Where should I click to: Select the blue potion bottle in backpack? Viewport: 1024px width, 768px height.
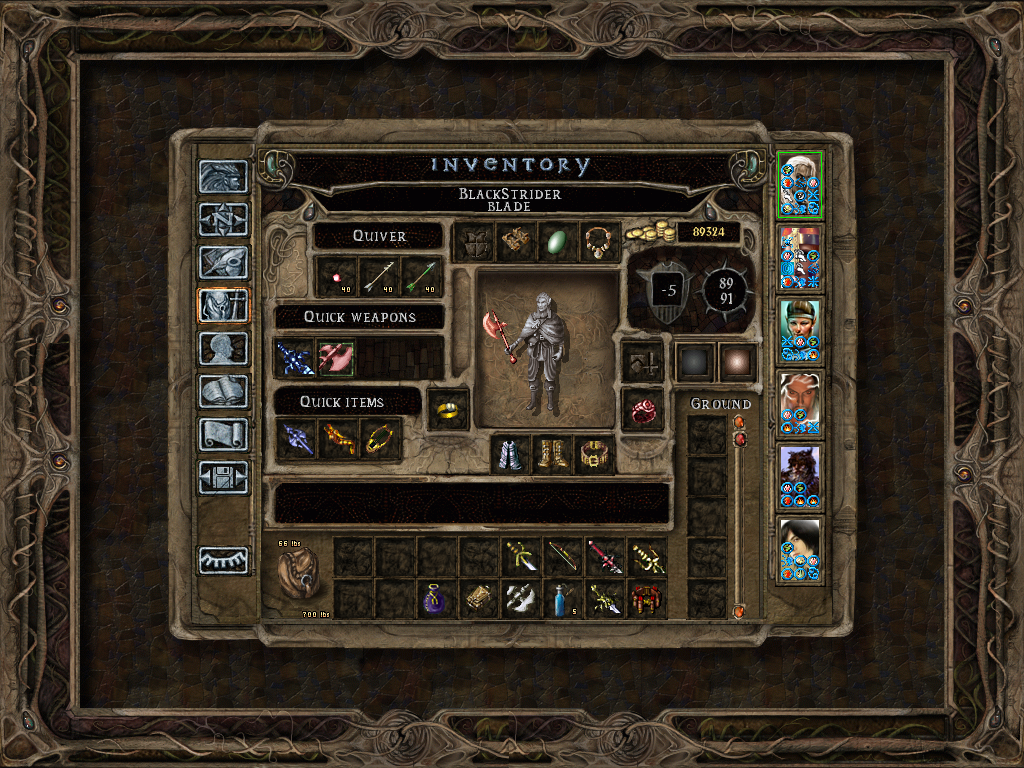[563, 599]
